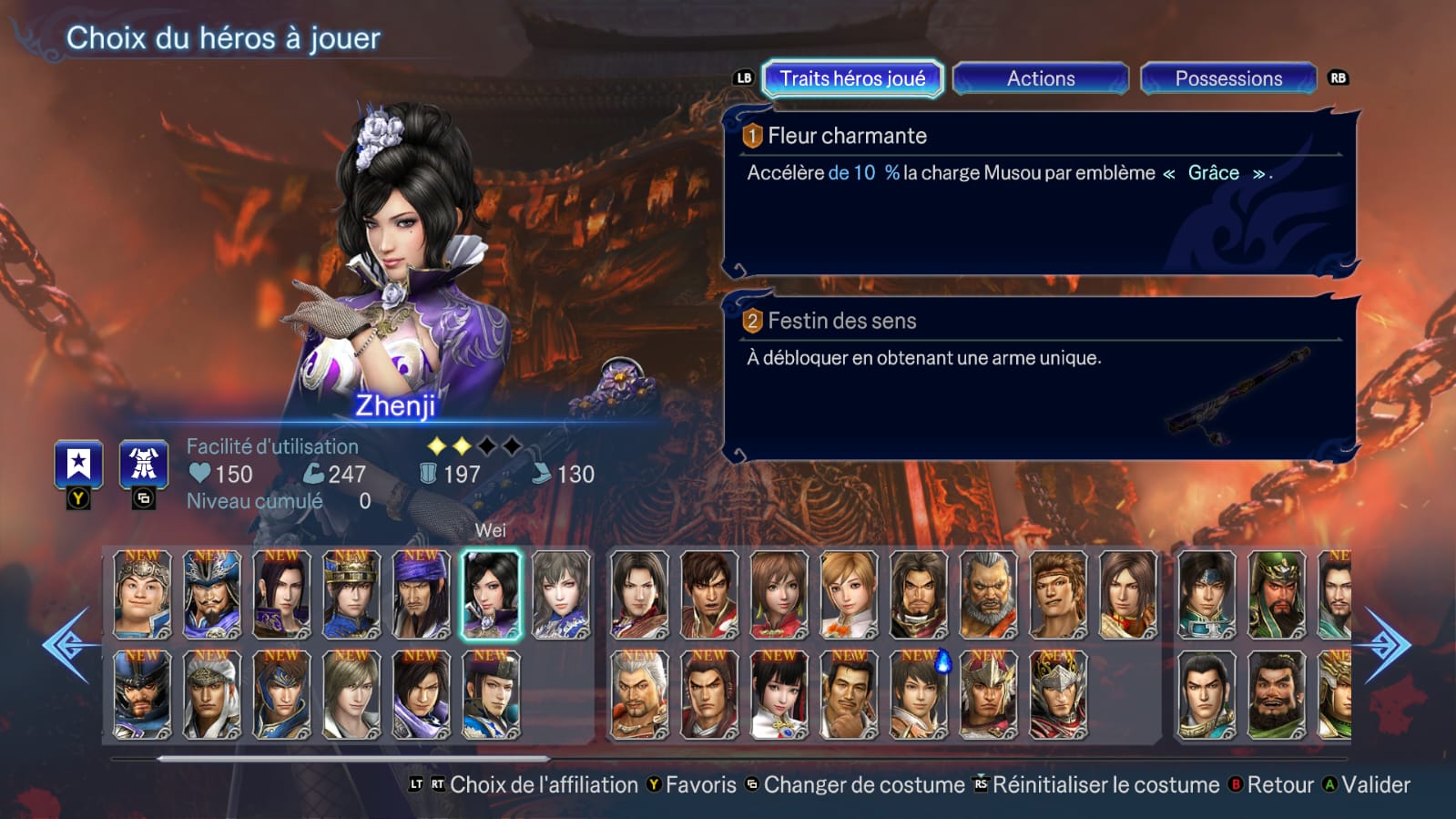Click the armor costume change icon
Screen dimensions: 1456x819
(x=144, y=465)
